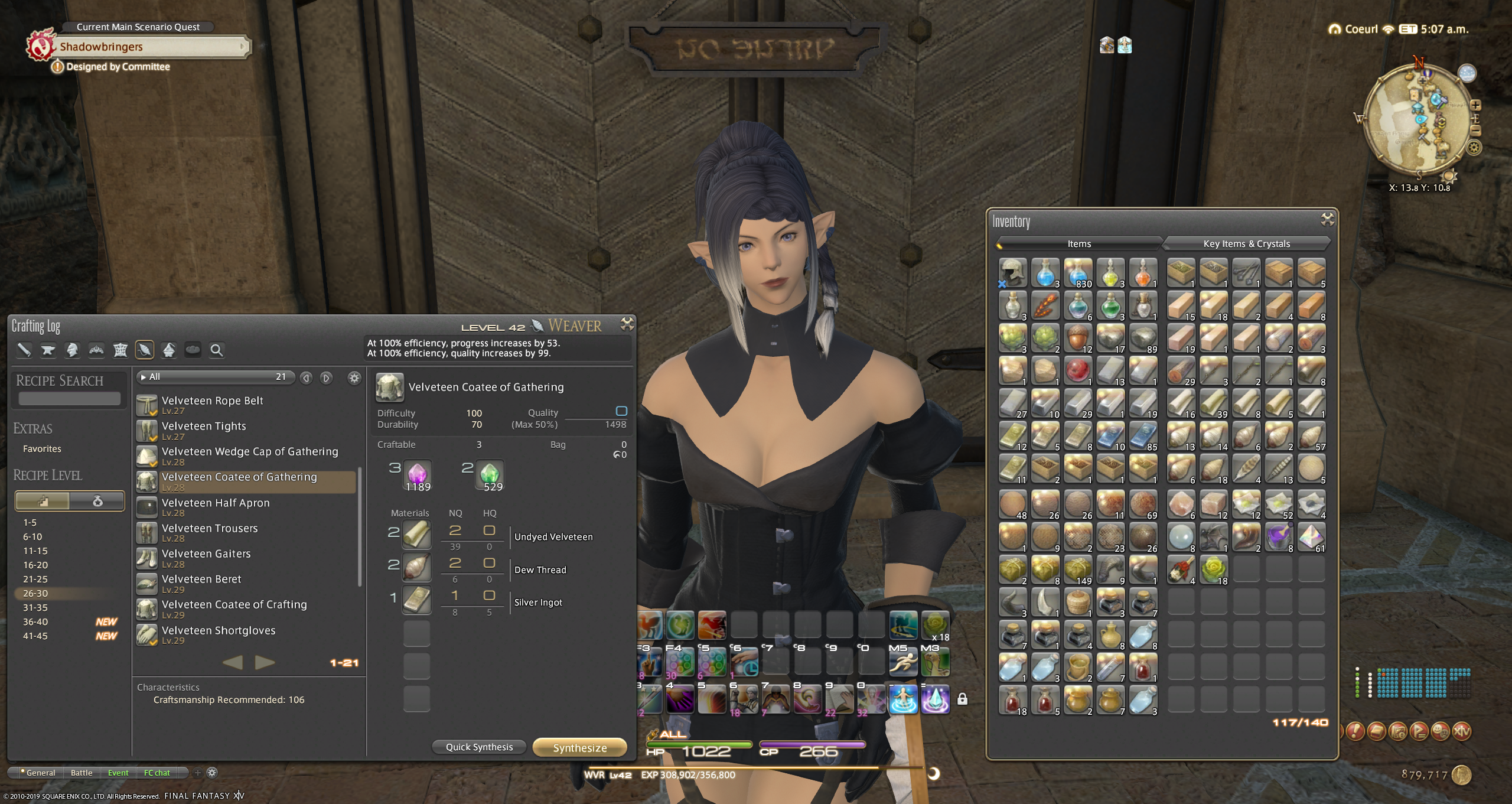Open recipe level range 31-35

point(35,607)
